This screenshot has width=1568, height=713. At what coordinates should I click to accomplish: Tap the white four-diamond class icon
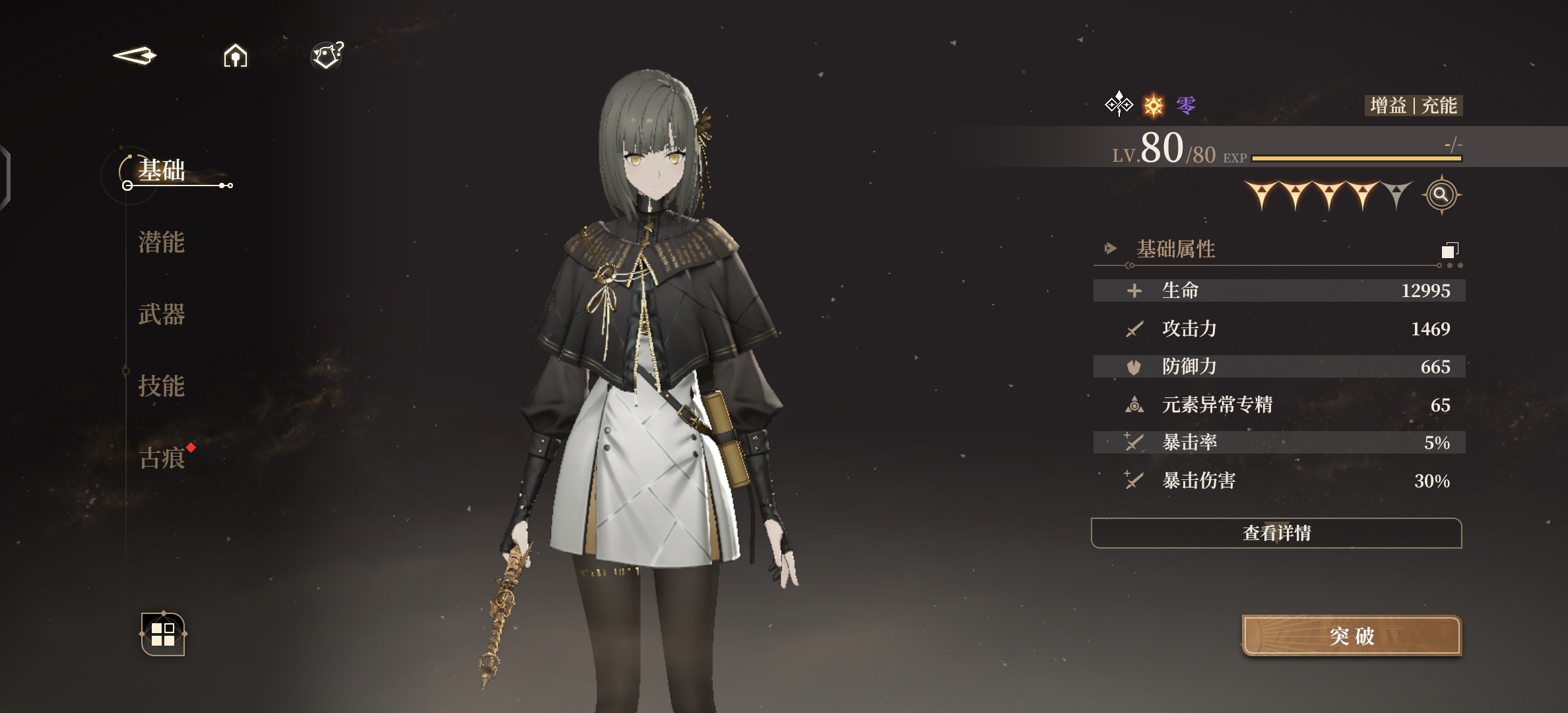[1119, 104]
